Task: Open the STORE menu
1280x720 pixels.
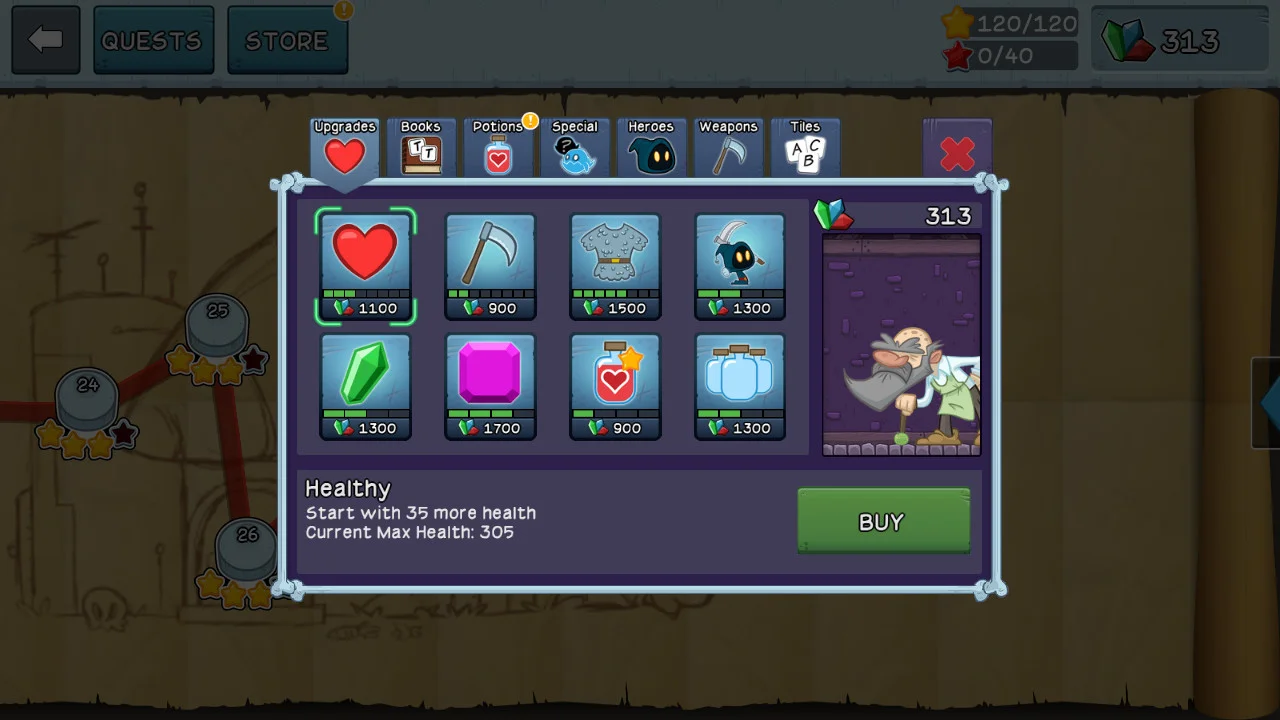Action: 288,40
